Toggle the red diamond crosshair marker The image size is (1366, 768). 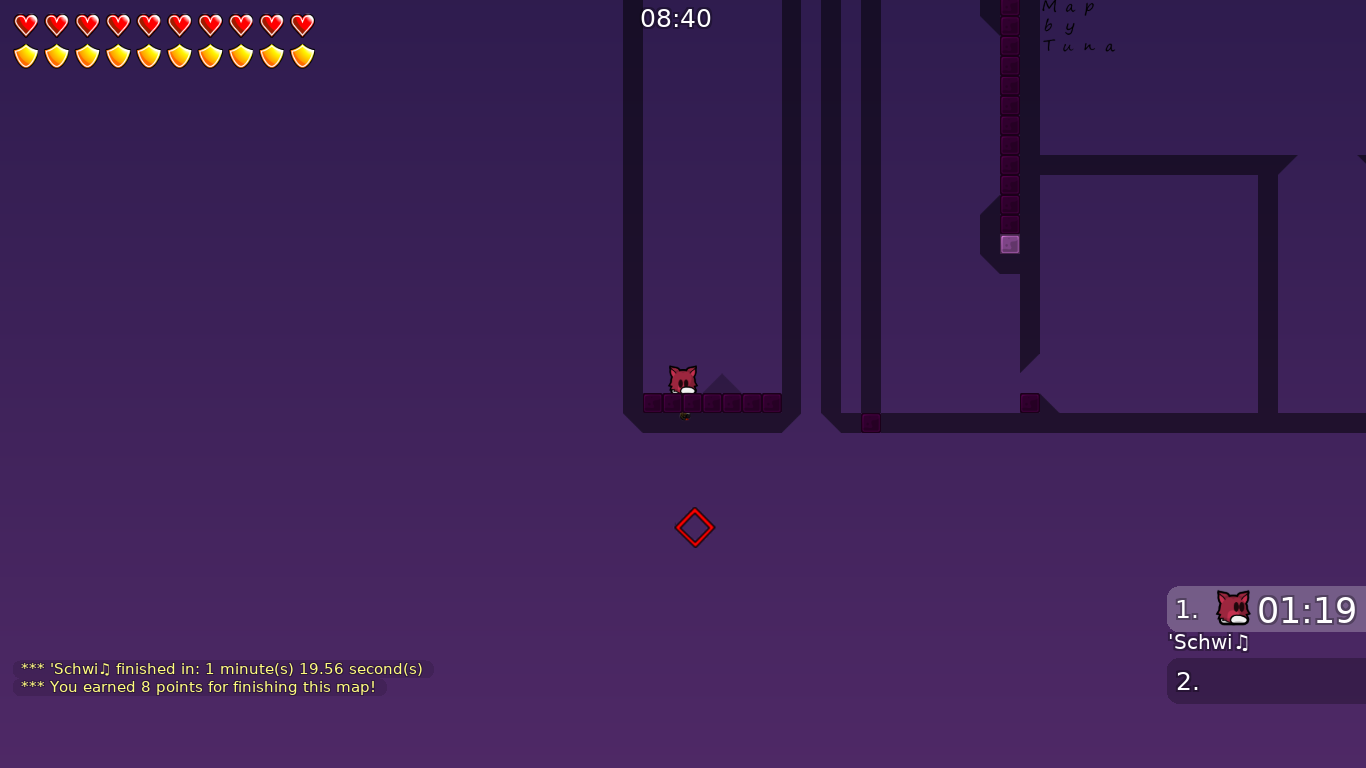[x=694, y=526]
